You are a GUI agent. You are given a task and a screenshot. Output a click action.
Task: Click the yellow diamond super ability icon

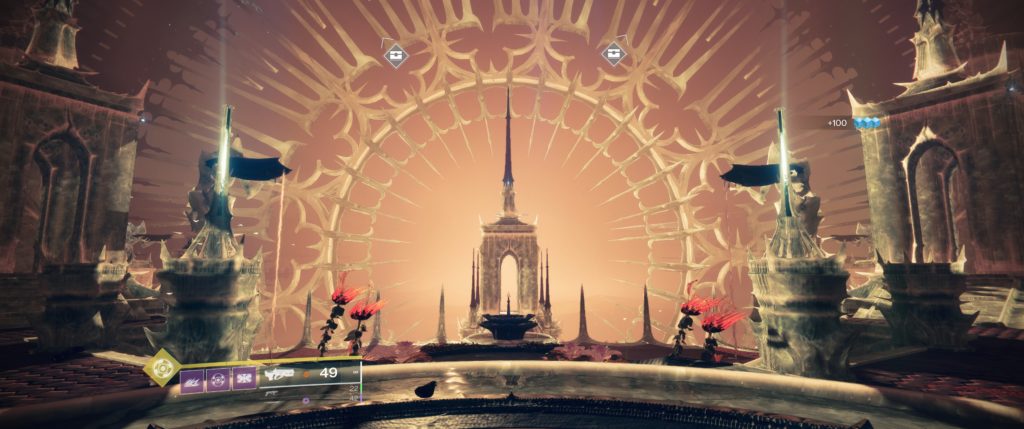(161, 368)
